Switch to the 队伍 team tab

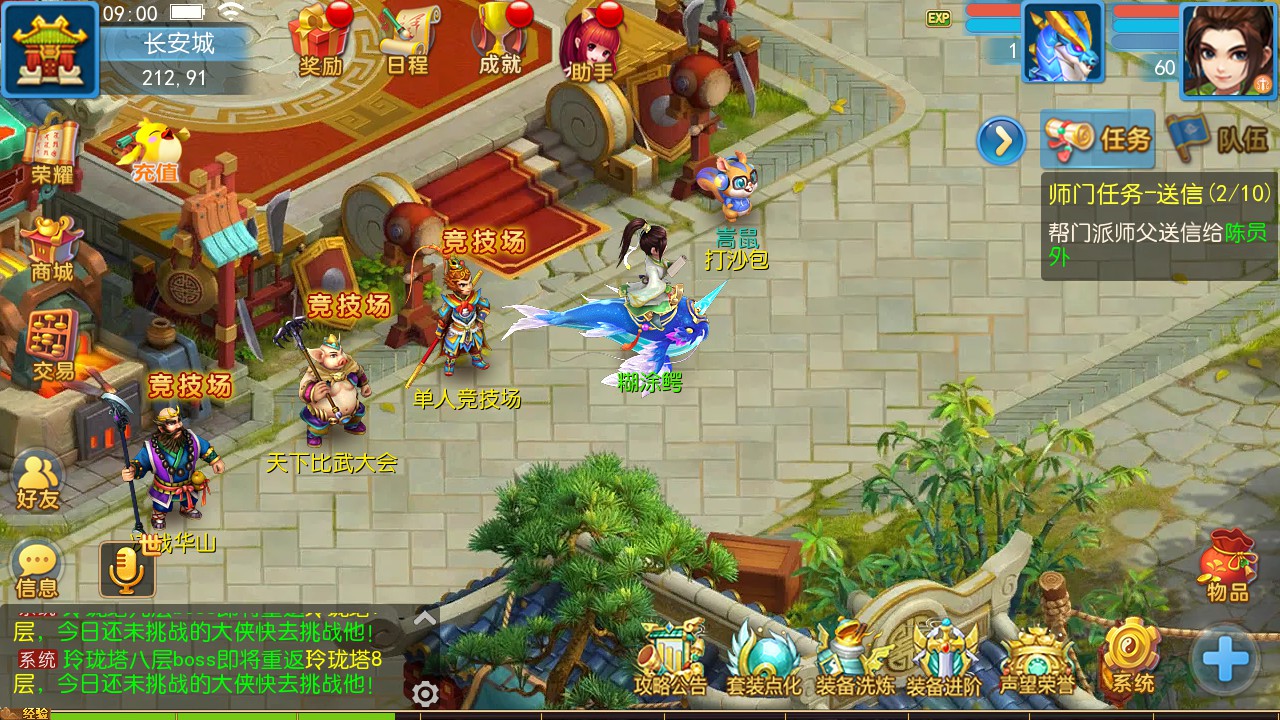tap(1226, 139)
